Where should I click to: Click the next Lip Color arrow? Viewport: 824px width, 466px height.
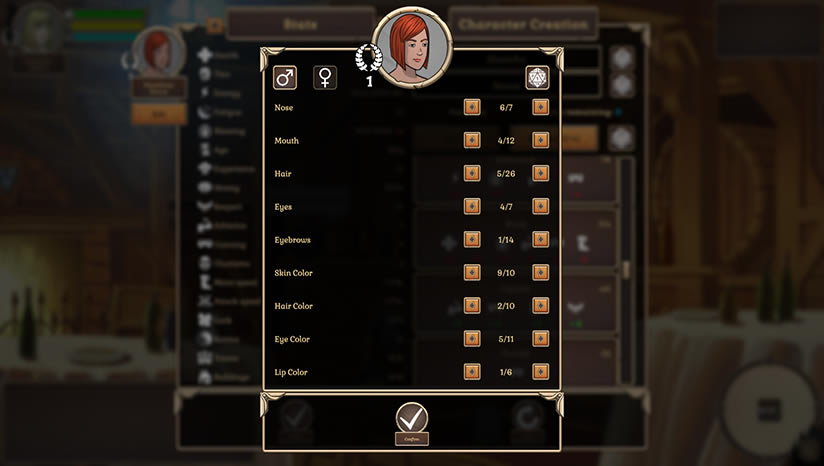pyautogui.click(x=541, y=371)
